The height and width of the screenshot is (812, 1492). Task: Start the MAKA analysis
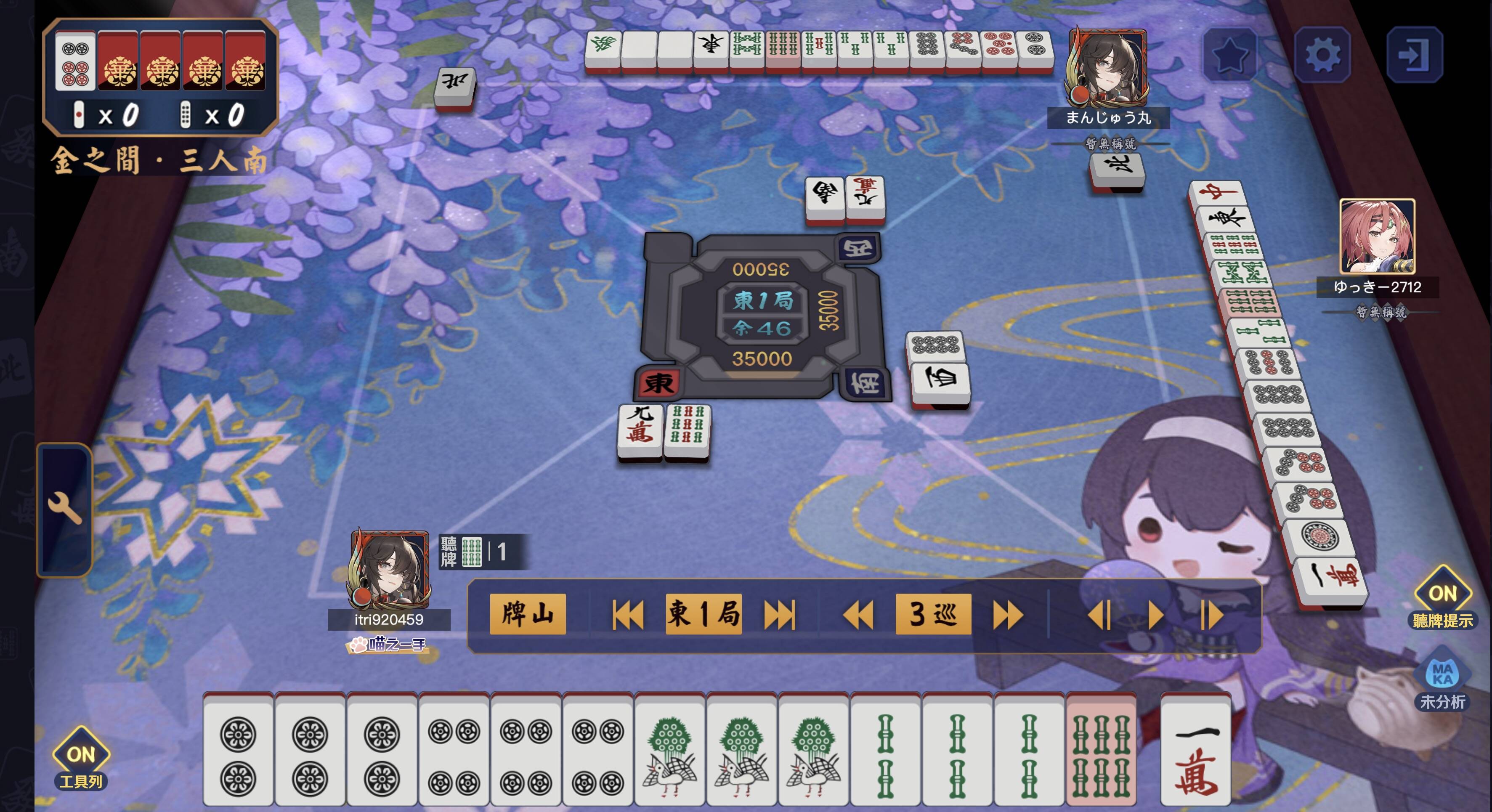pos(1442,678)
